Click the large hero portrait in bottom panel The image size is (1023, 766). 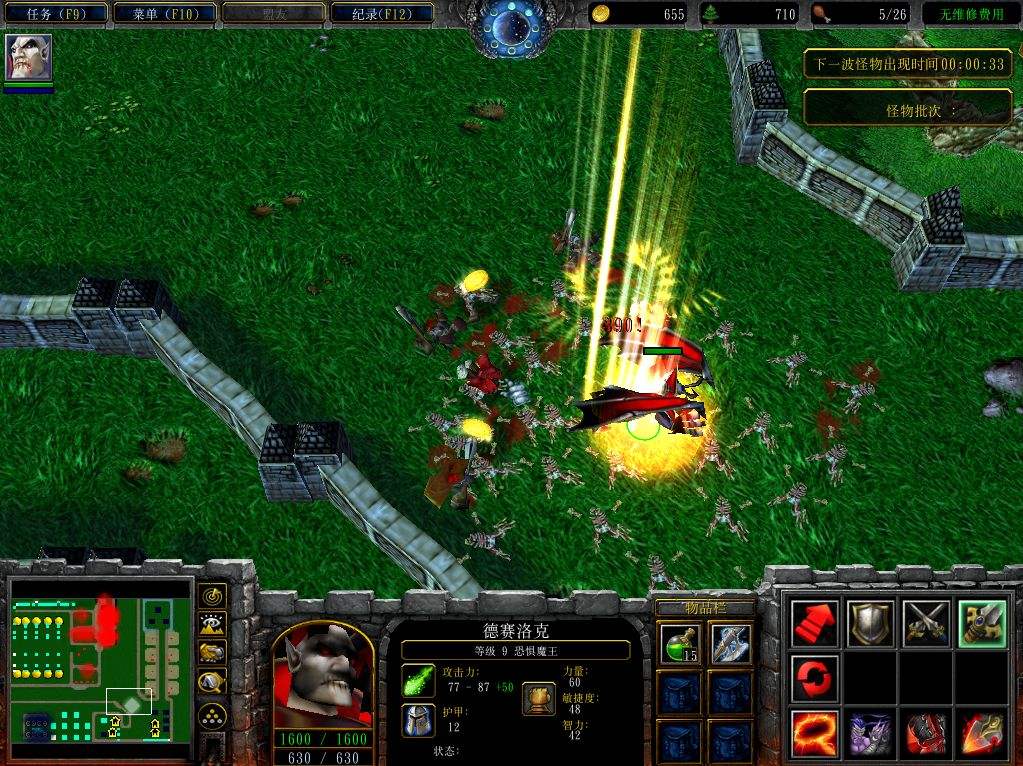323,675
